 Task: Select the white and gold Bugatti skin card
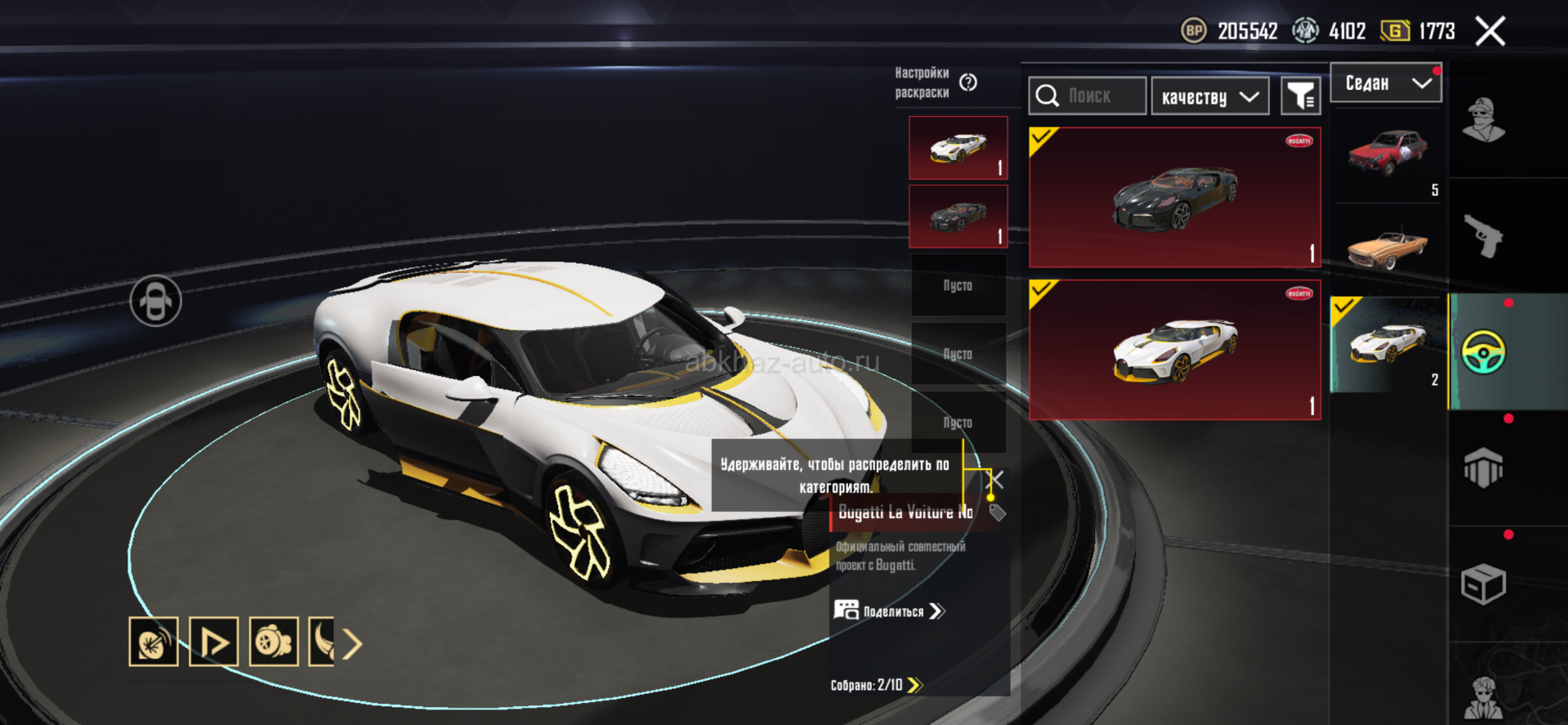(x=1174, y=350)
